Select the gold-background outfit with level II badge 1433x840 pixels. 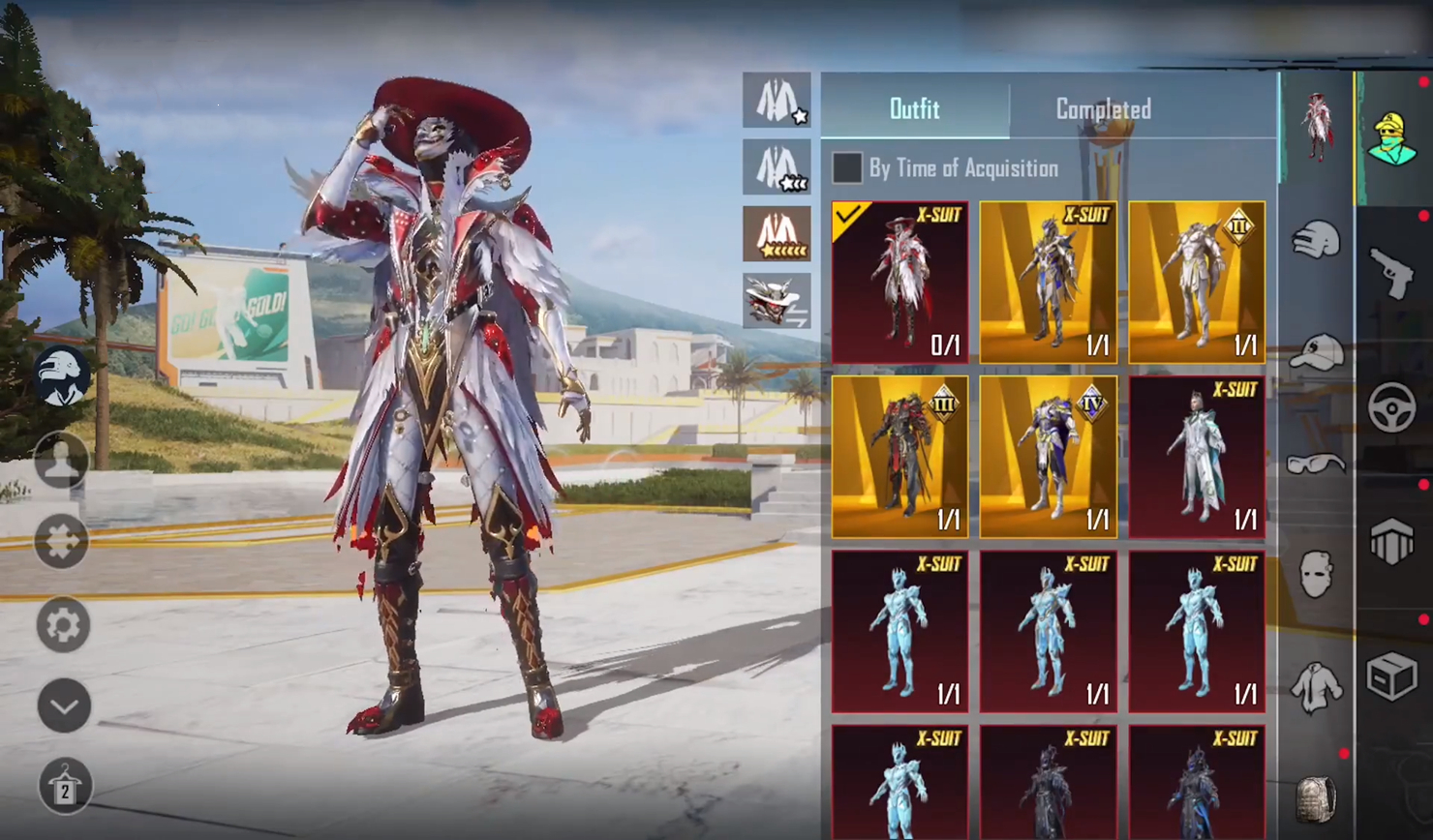[1197, 282]
